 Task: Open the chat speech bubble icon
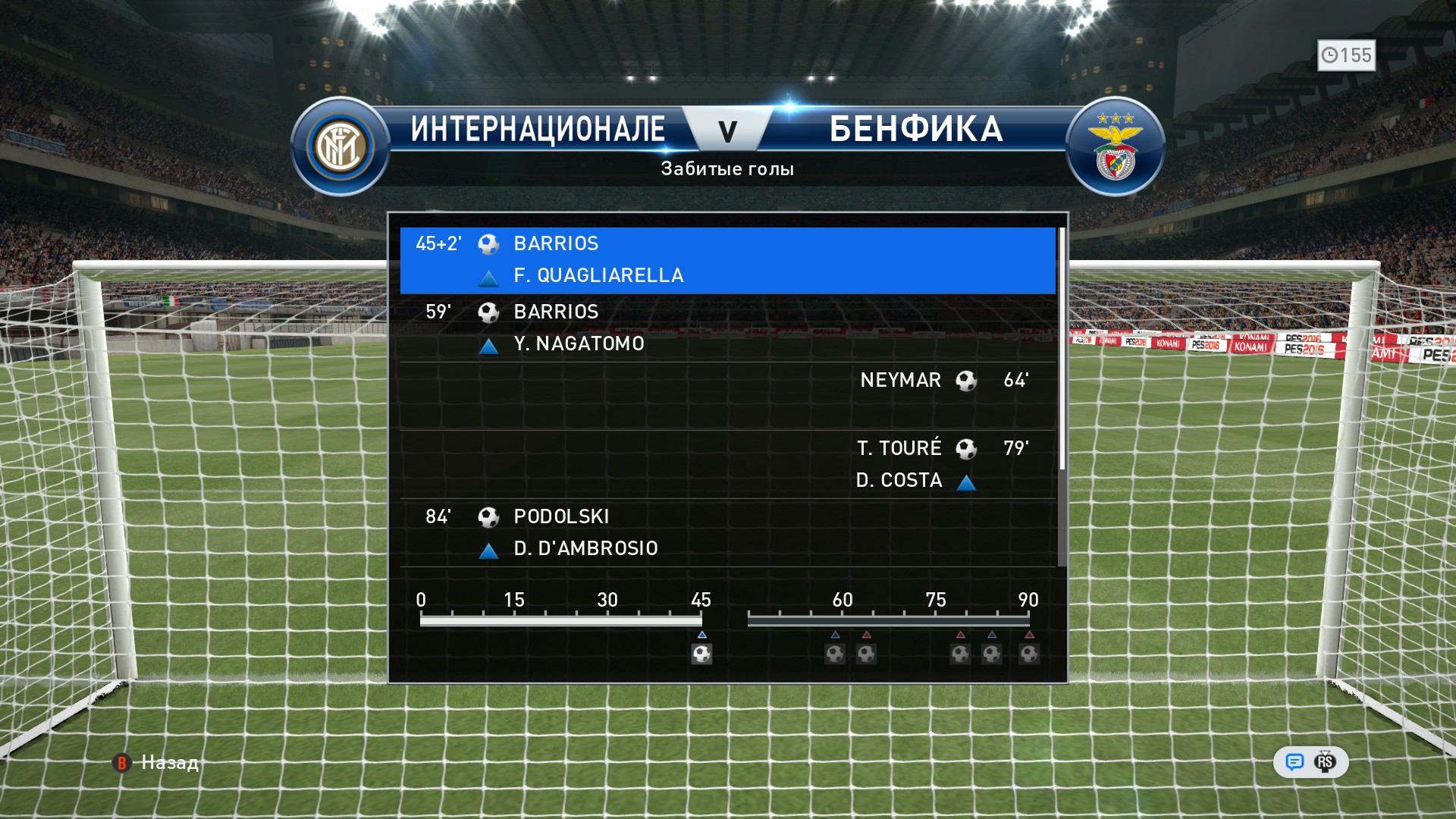(x=1294, y=762)
